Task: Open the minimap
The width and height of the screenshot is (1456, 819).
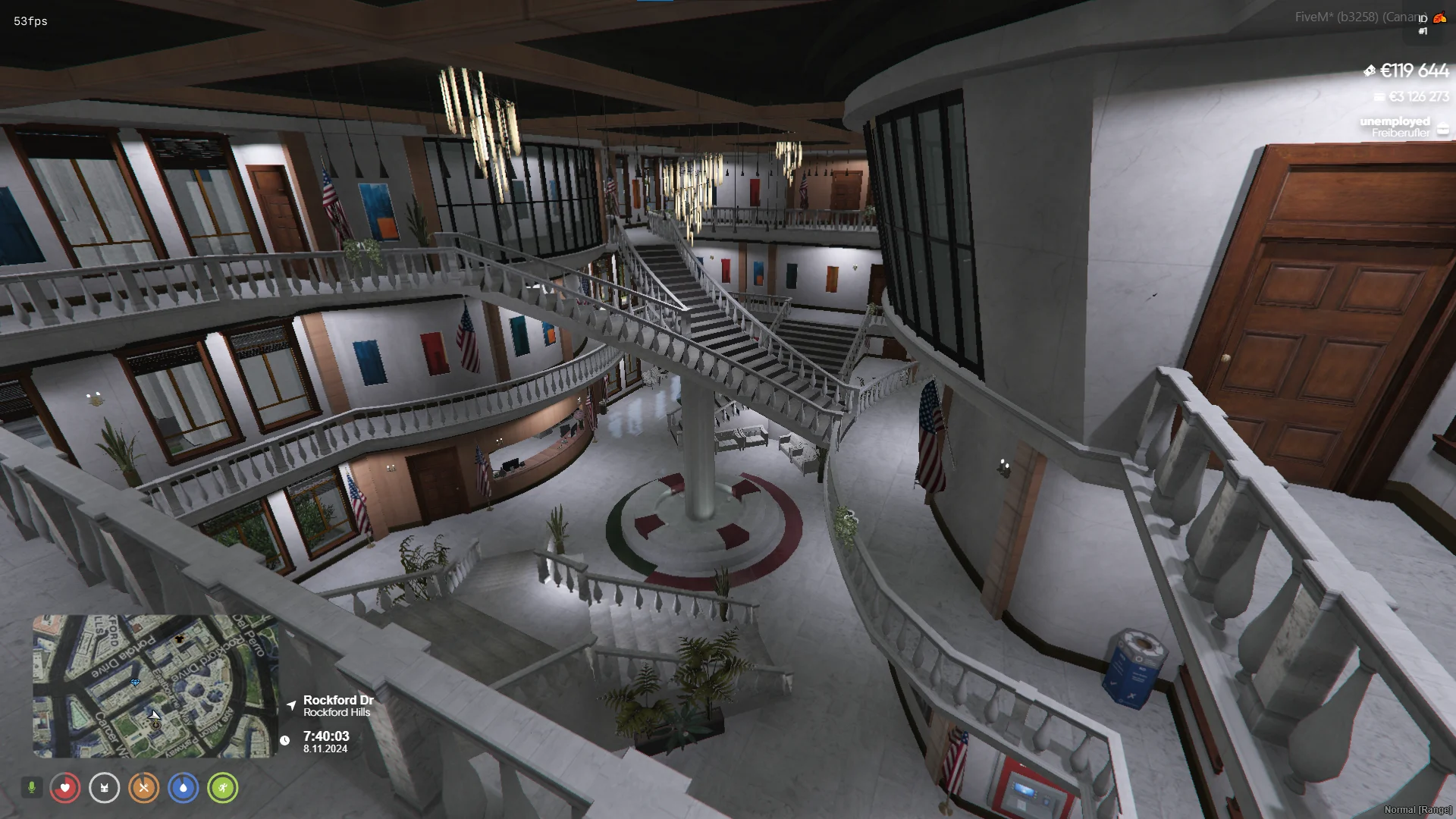Action: point(155,686)
